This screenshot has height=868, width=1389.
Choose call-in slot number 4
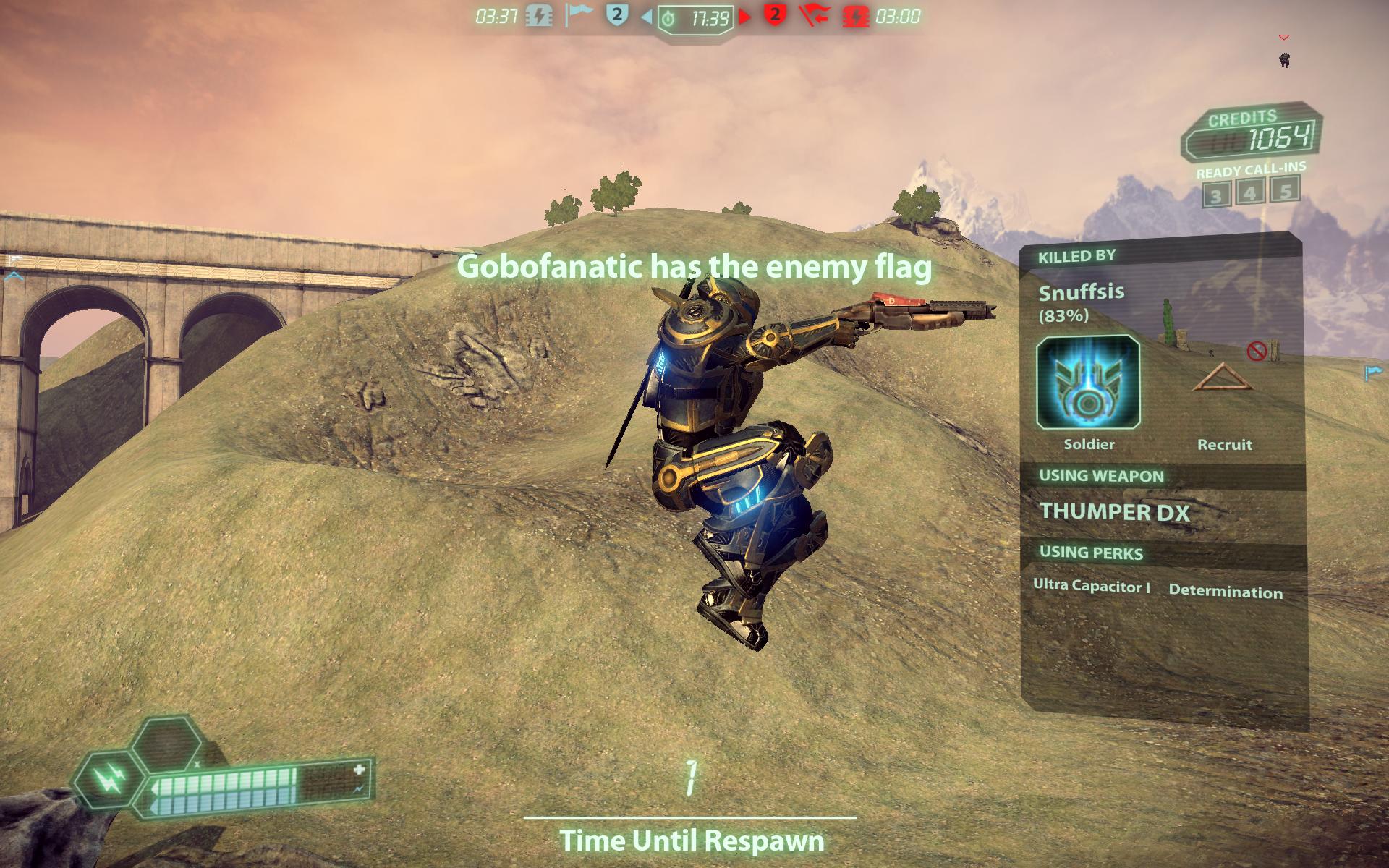[1250, 192]
